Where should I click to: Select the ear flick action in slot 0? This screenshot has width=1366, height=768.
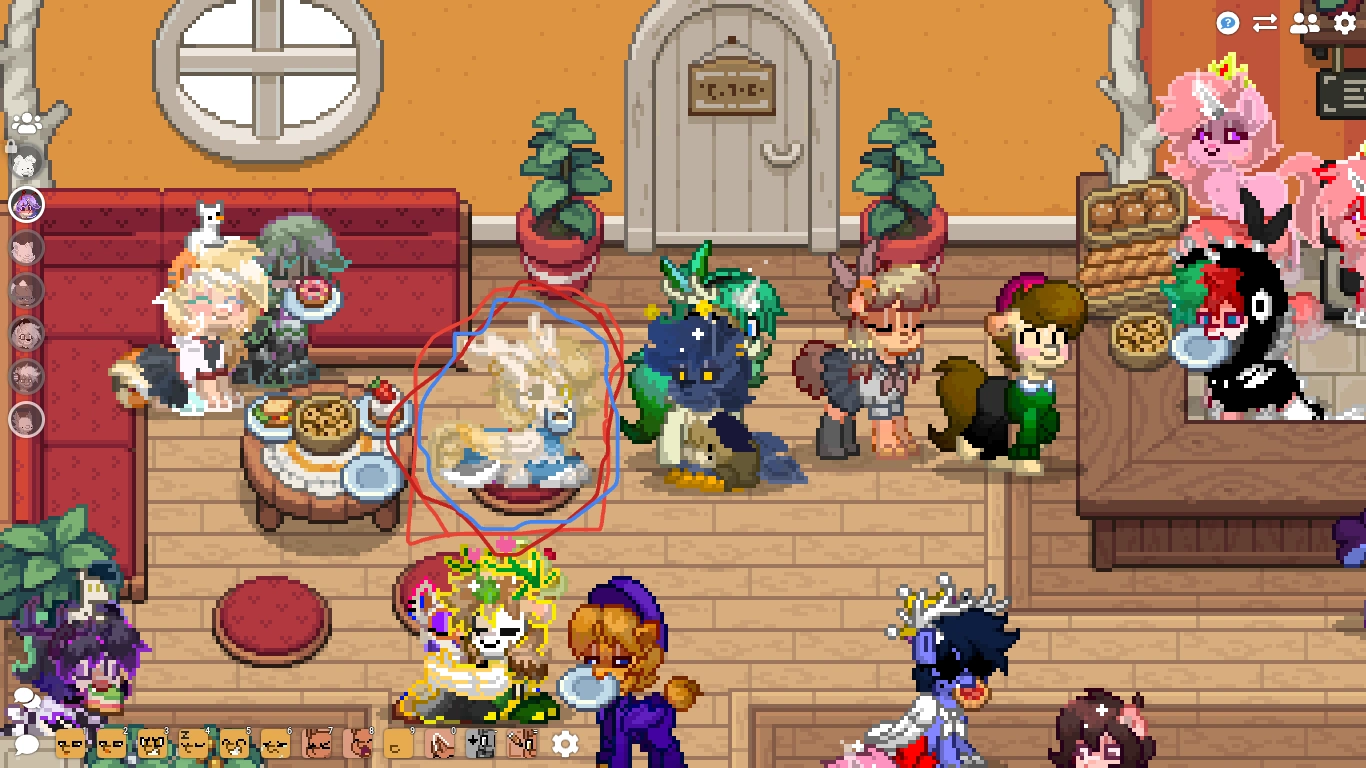(x=440, y=743)
